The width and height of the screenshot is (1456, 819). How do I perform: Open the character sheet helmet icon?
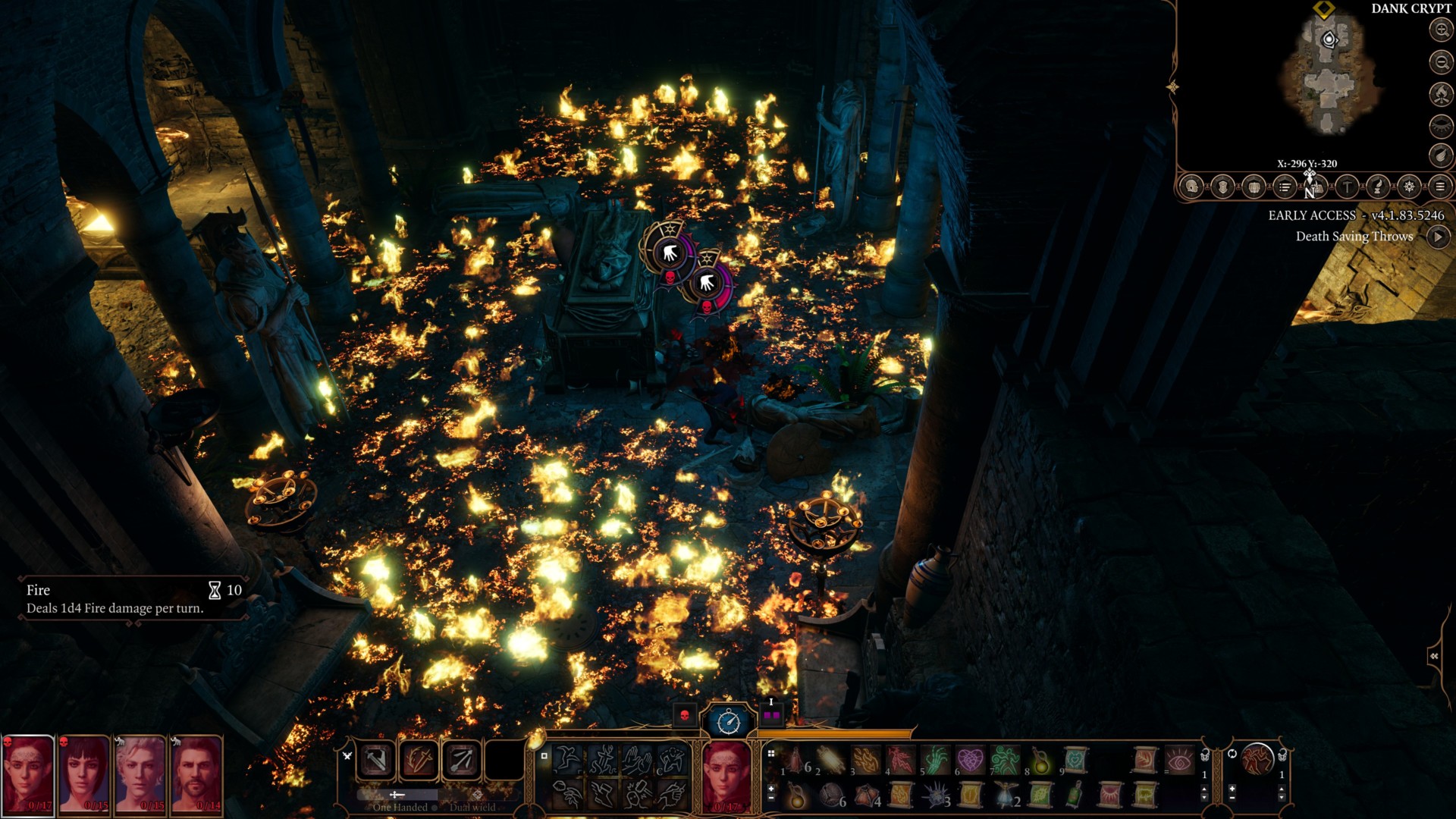pos(1191,187)
